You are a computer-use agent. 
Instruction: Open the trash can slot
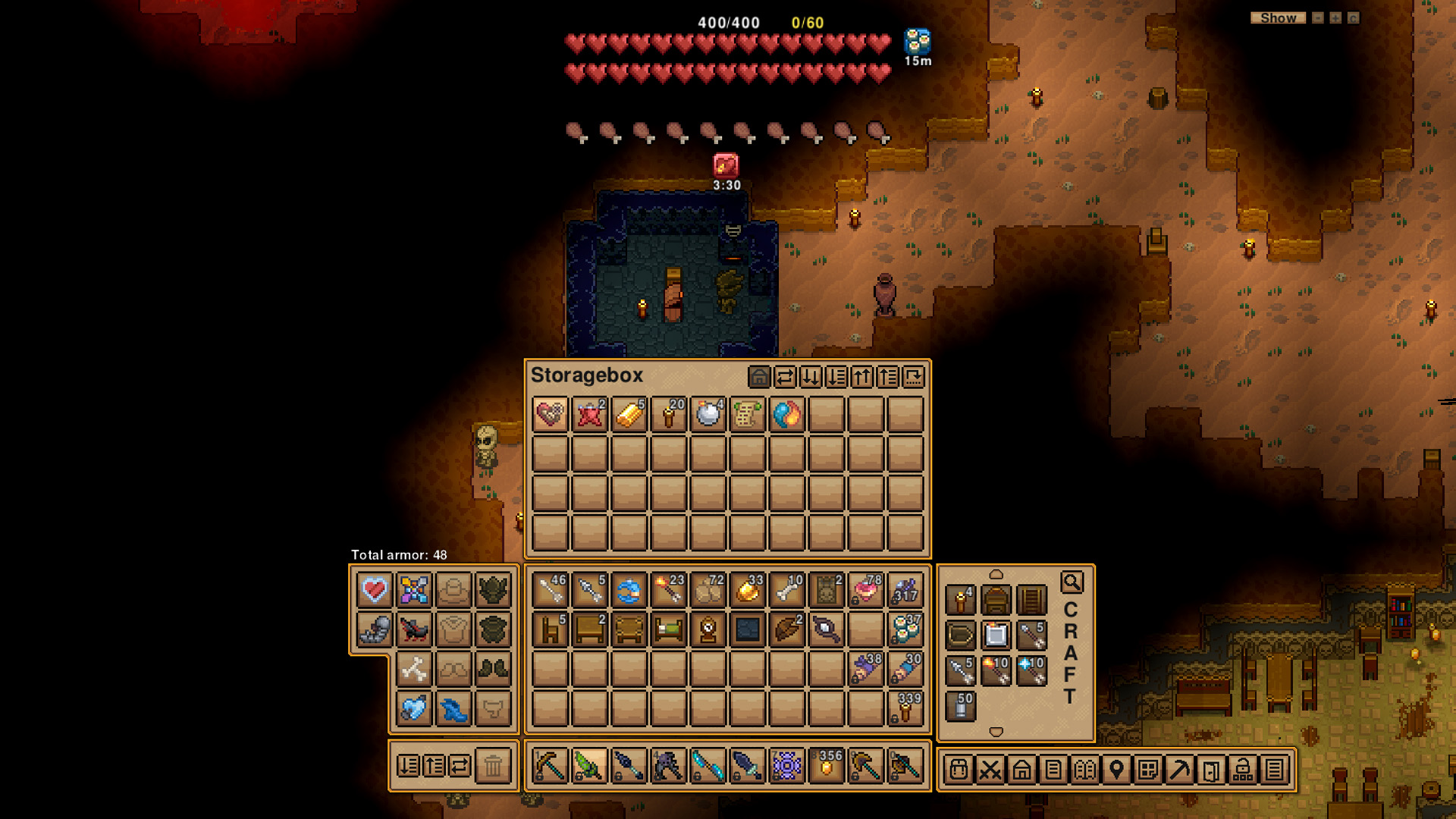(493, 766)
